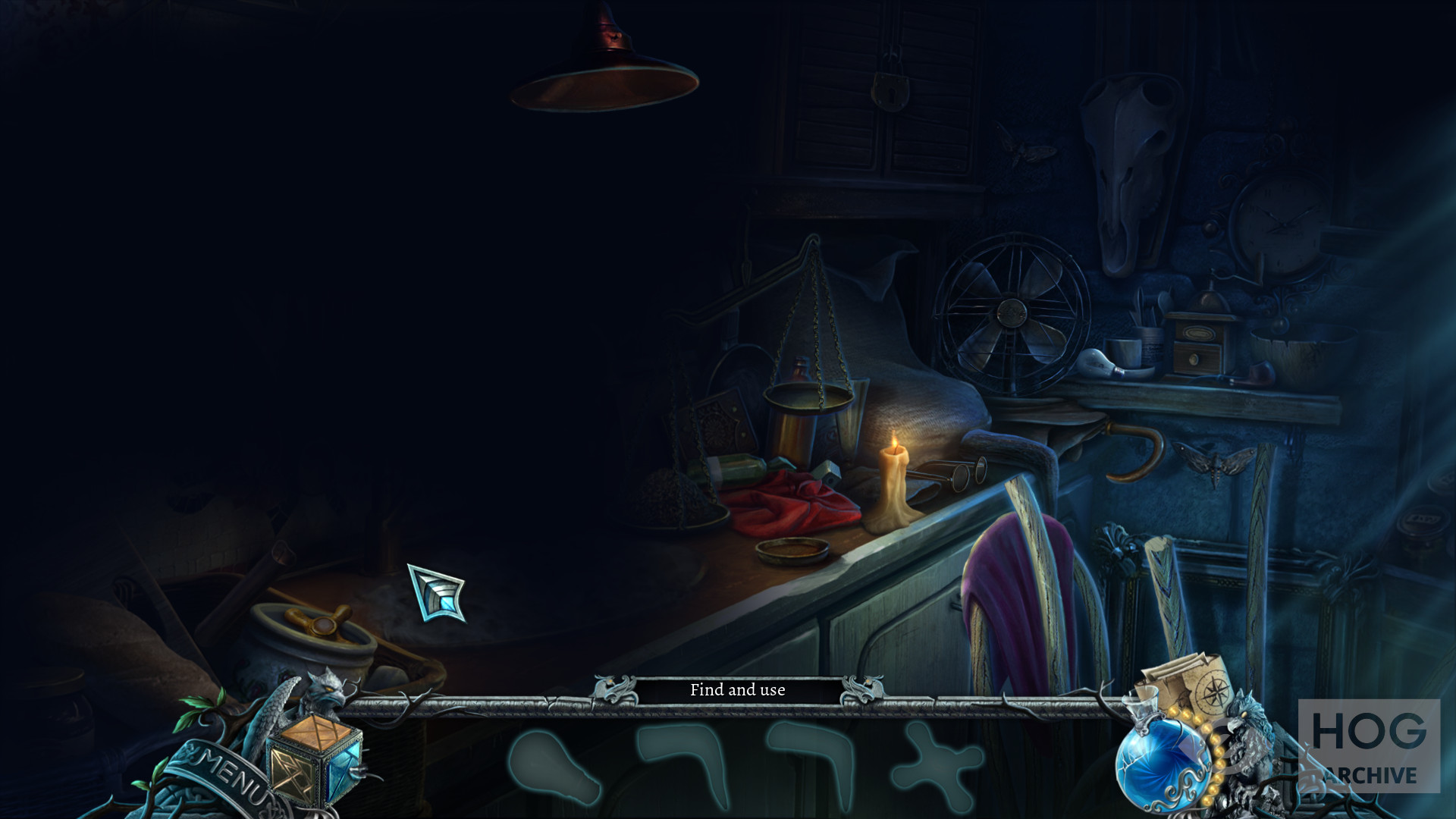Image resolution: width=1456 pixels, height=819 pixels.
Task: Click the HOG Archive watermark logo
Action: point(1369,746)
